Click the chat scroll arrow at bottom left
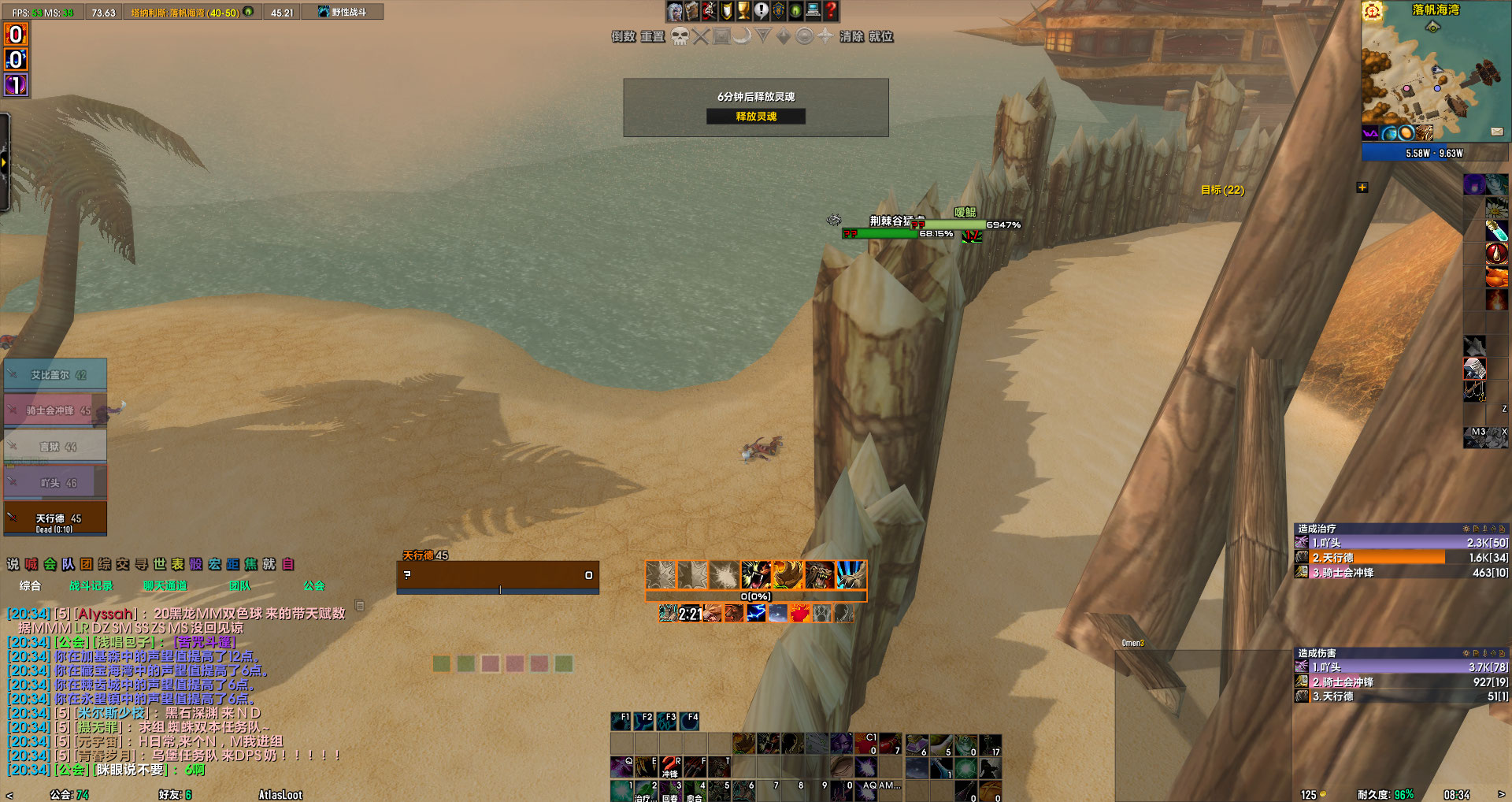 (8, 794)
